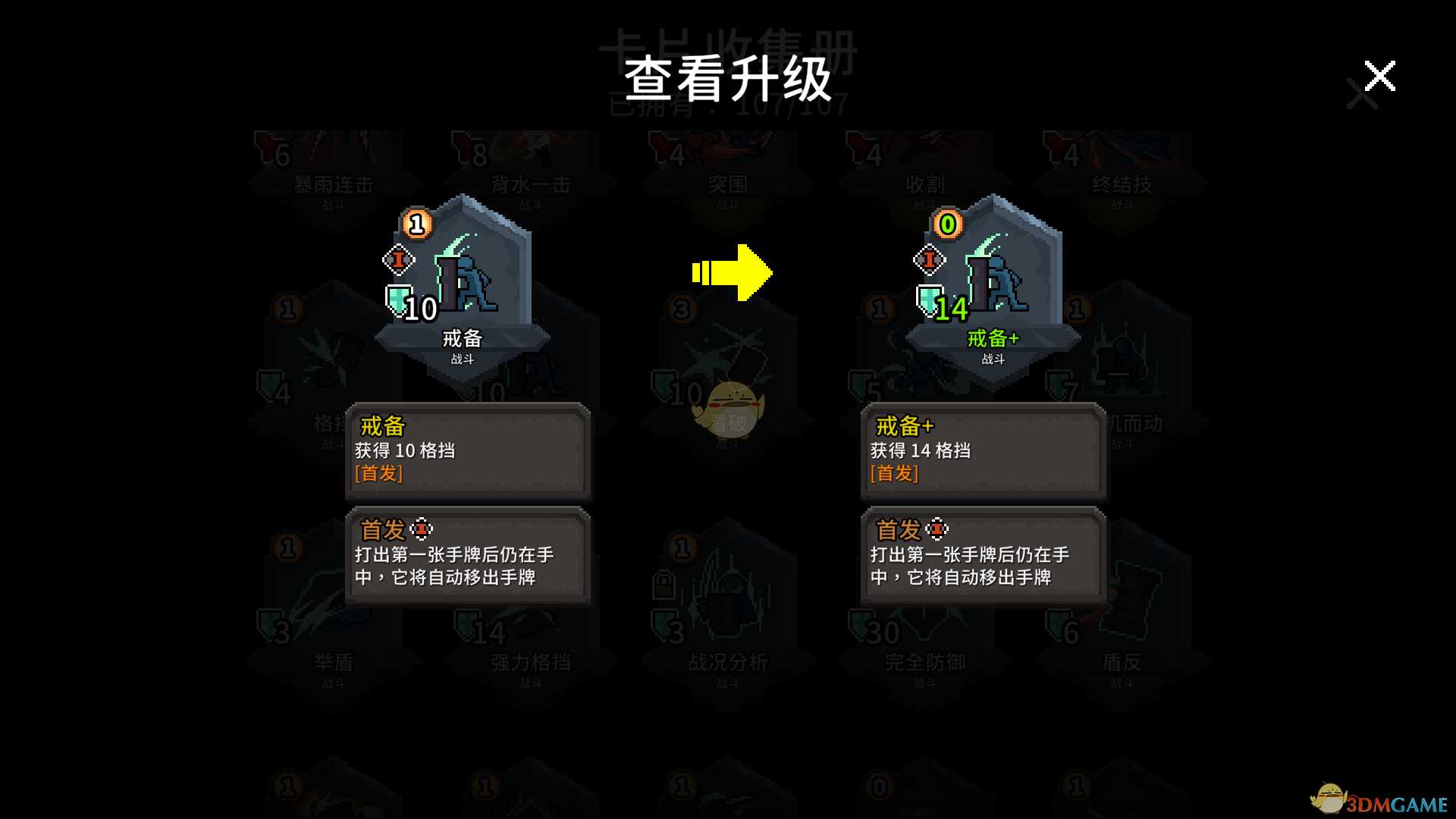Click the 战斗 type label under 戒备

(x=461, y=359)
